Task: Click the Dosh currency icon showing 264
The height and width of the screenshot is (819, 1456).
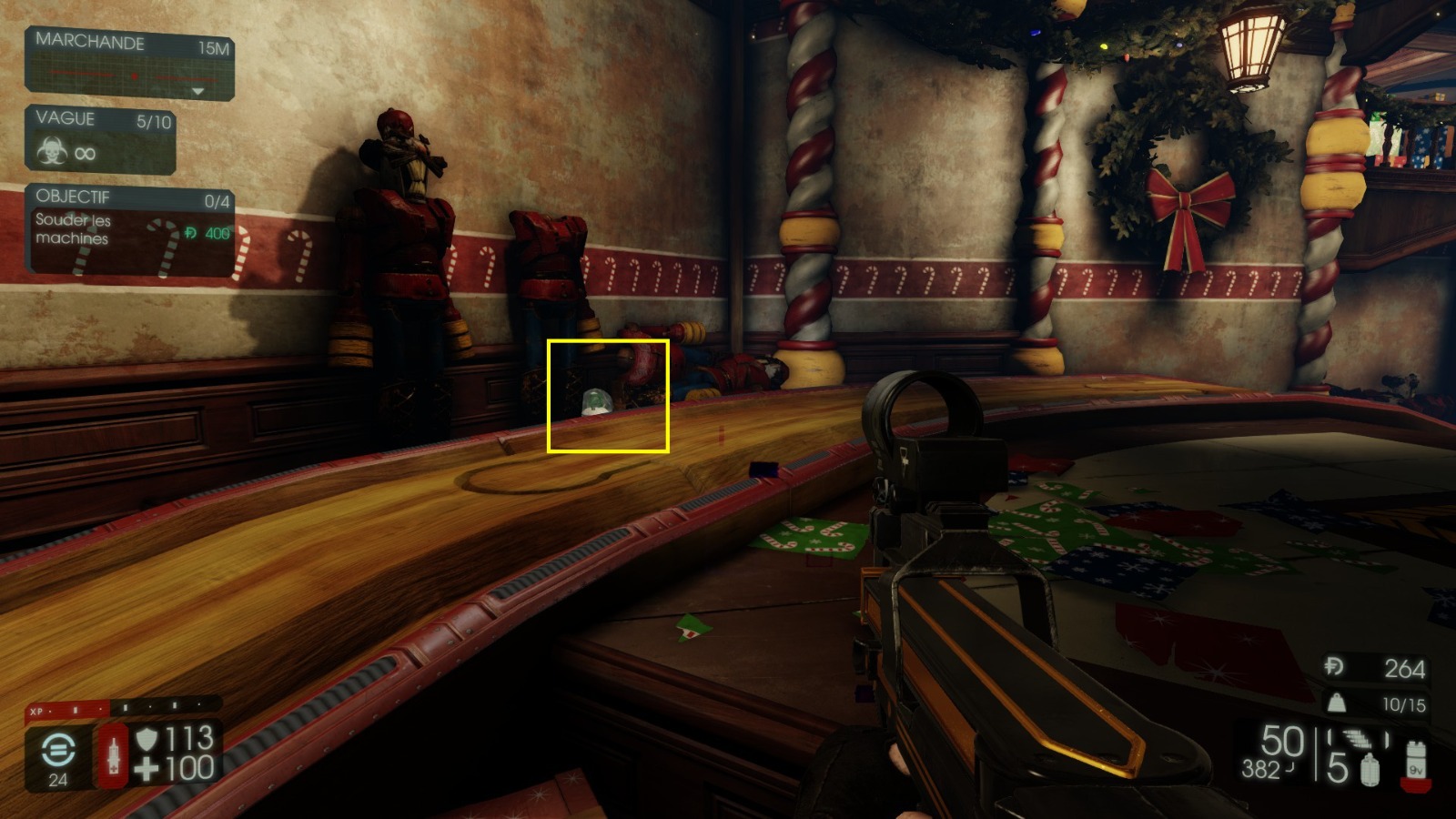Action: [x=1335, y=667]
